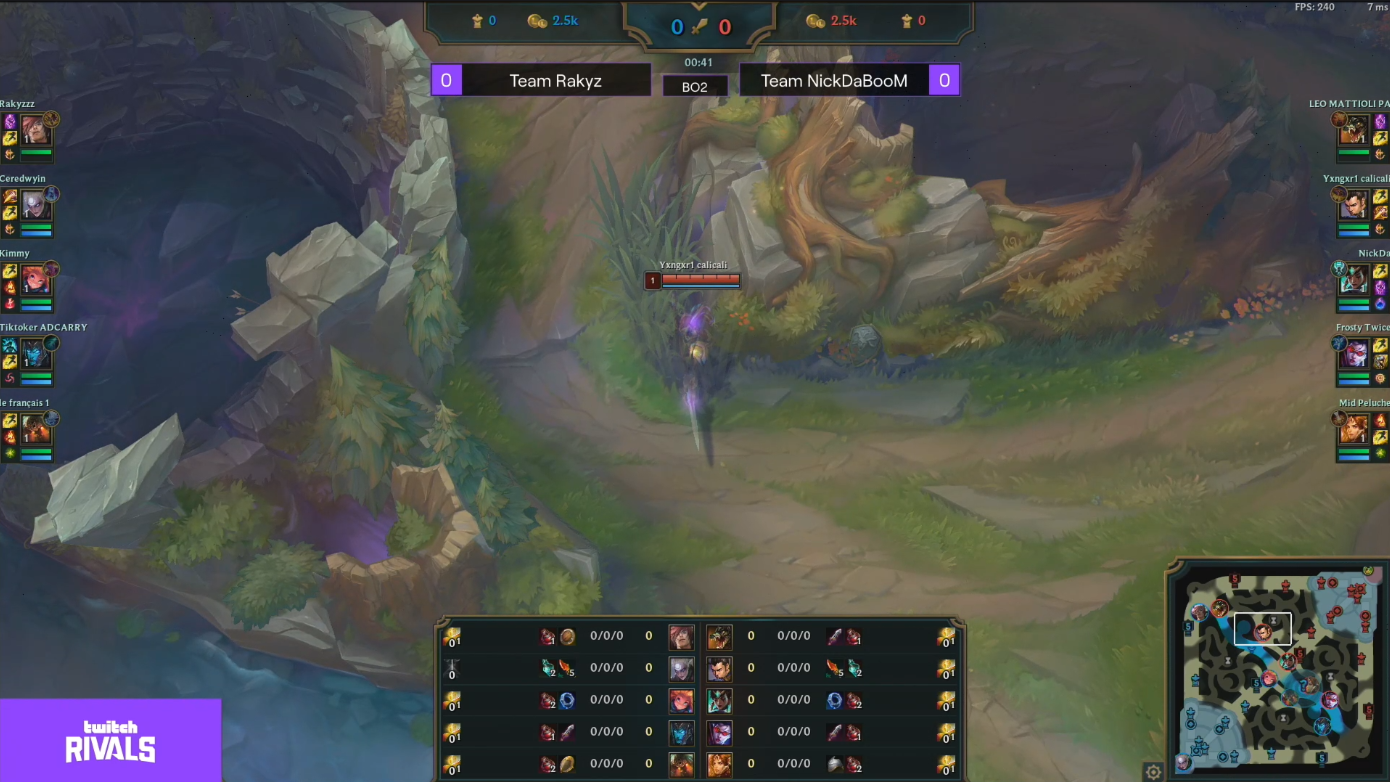Select the Team Rakyz name banner
The width and height of the screenshot is (1390, 782).
pyautogui.click(x=555, y=81)
